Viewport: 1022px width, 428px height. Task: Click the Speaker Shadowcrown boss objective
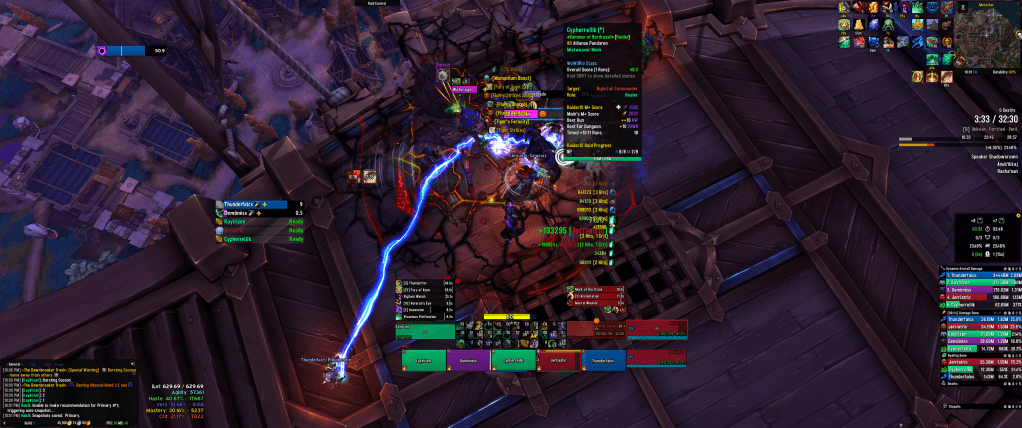pos(985,156)
